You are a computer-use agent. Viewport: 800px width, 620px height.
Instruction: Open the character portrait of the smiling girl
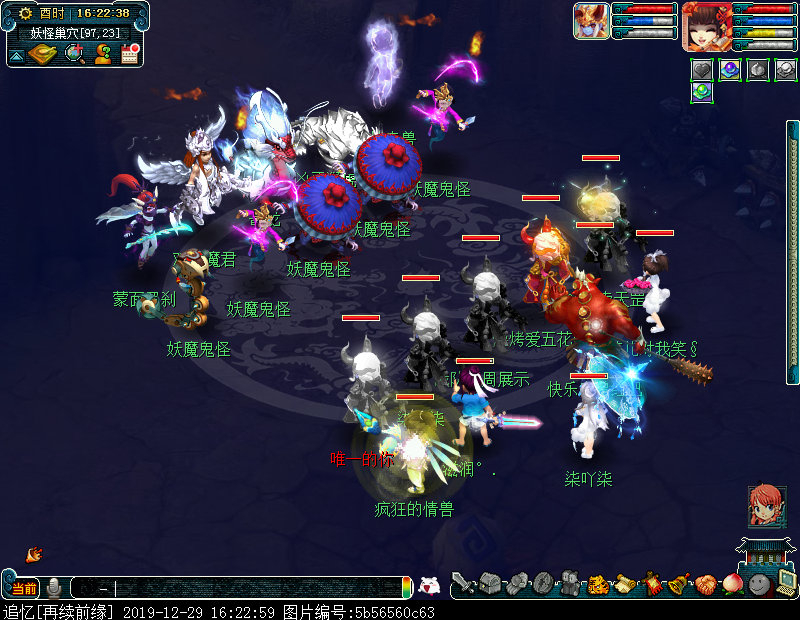(706, 26)
